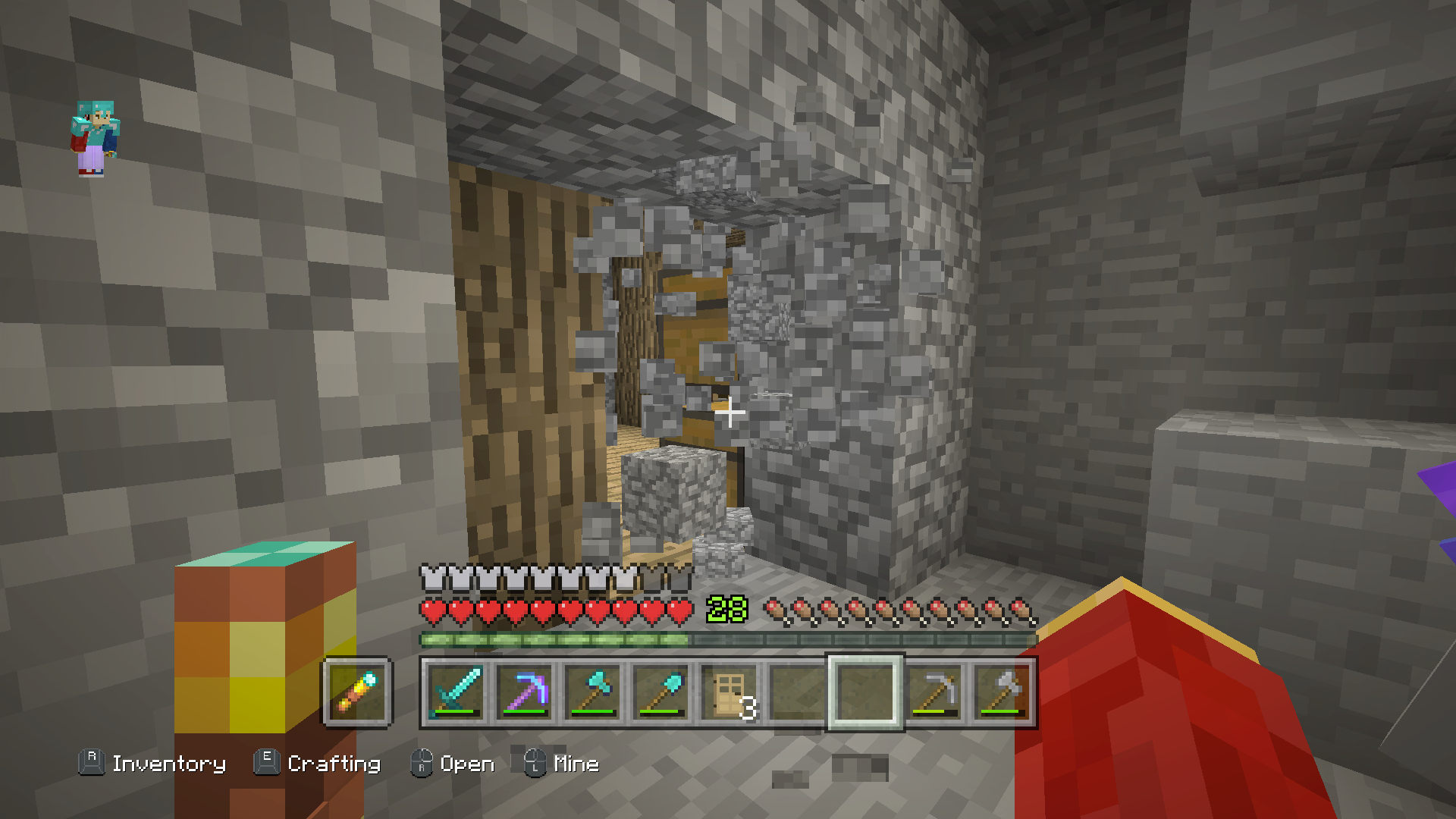Click the Mine action label

(578, 764)
